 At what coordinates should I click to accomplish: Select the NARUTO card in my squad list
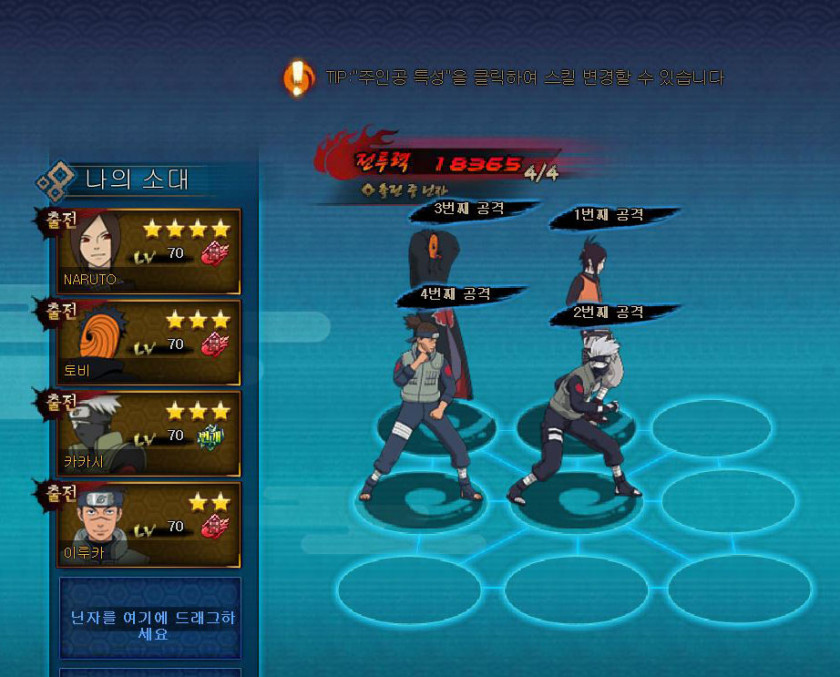pos(150,250)
